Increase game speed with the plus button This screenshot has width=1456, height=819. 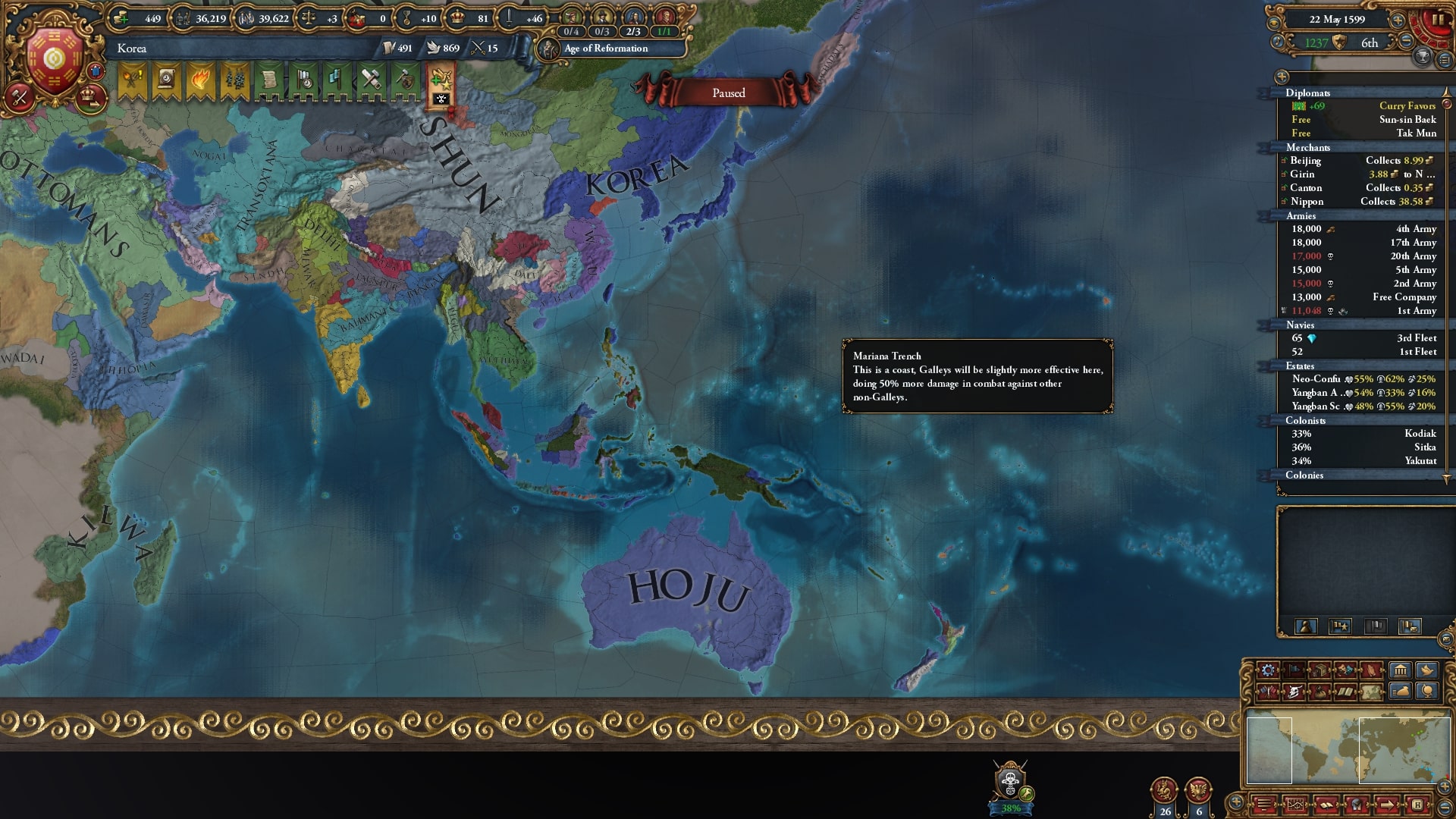click(1398, 20)
